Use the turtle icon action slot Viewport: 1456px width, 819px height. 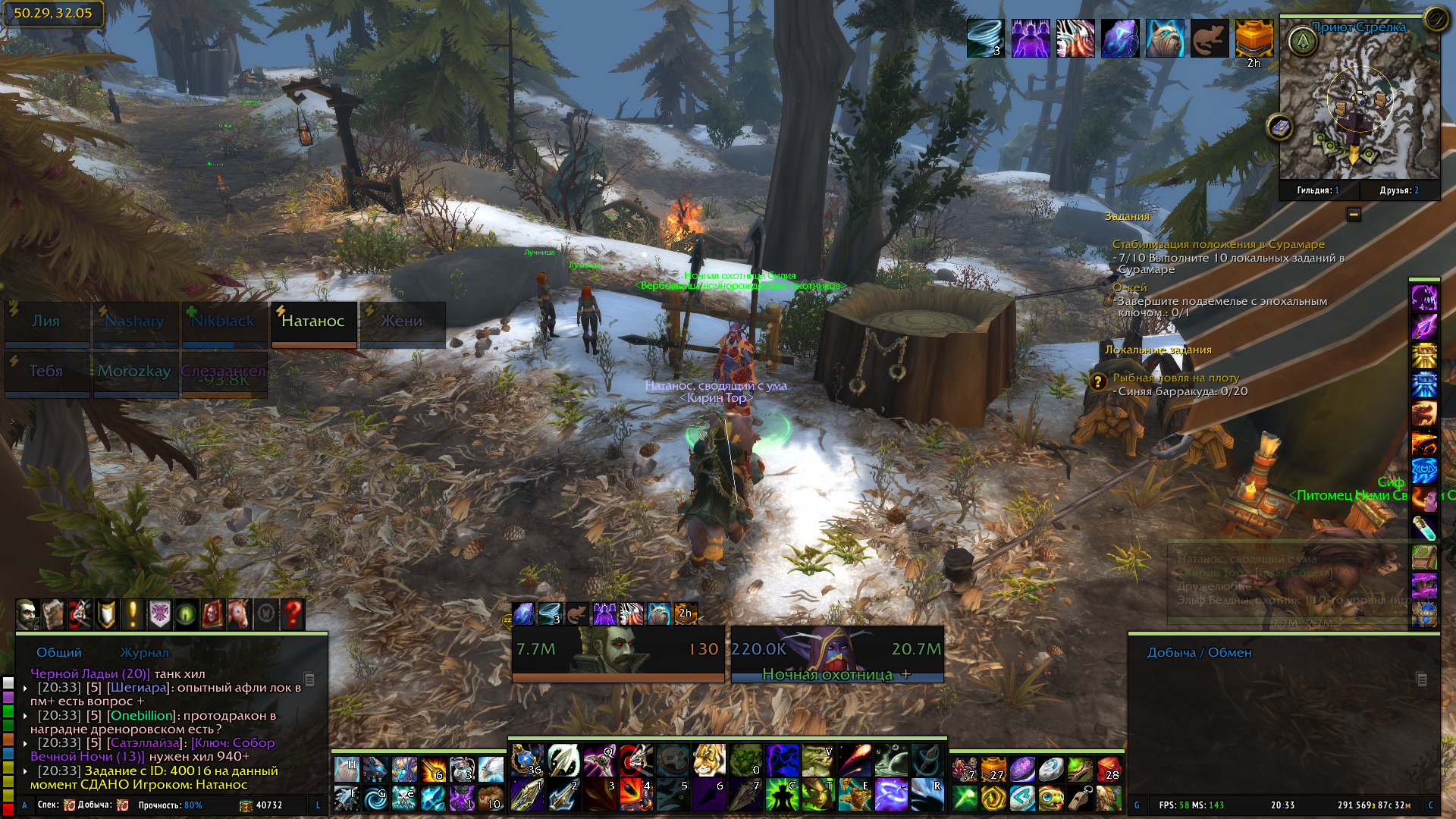1051,797
